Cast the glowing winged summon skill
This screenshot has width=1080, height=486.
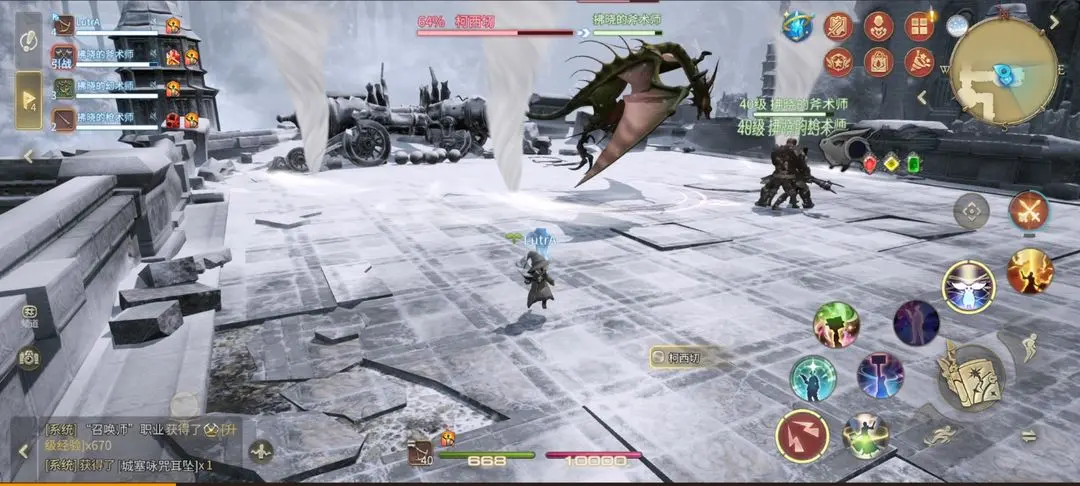[968, 287]
